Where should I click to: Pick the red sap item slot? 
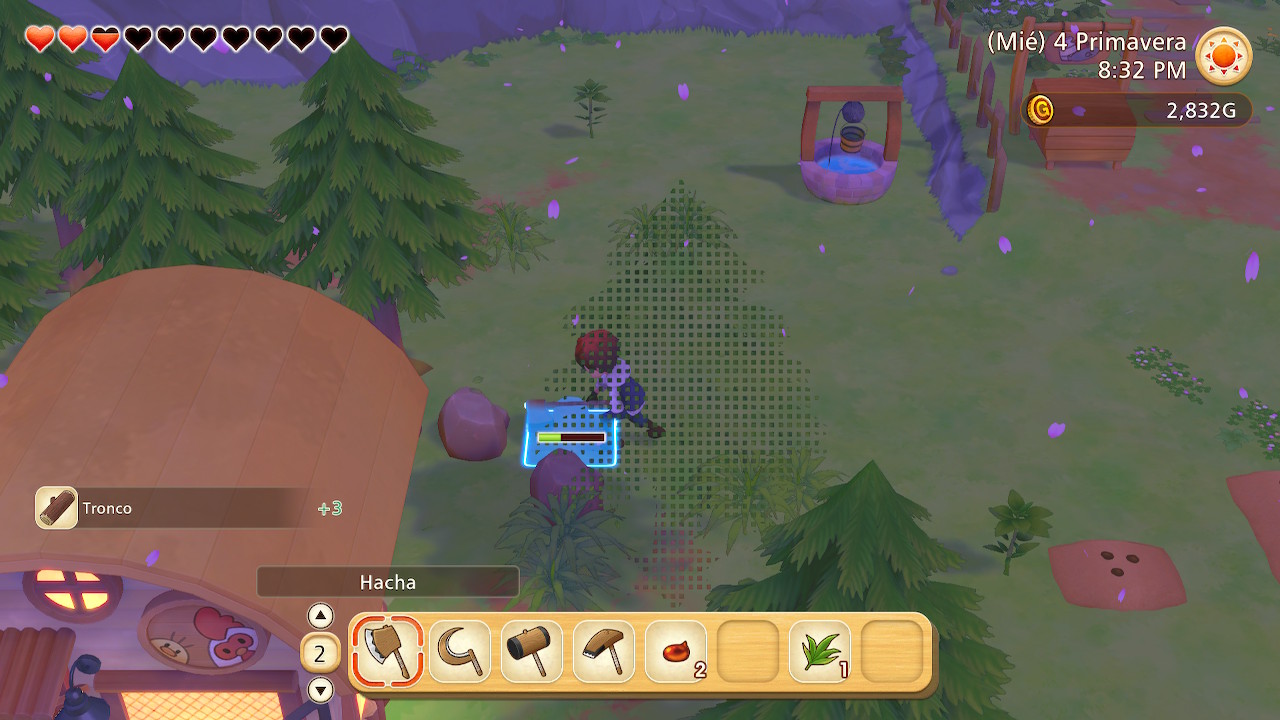click(x=676, y=652)
